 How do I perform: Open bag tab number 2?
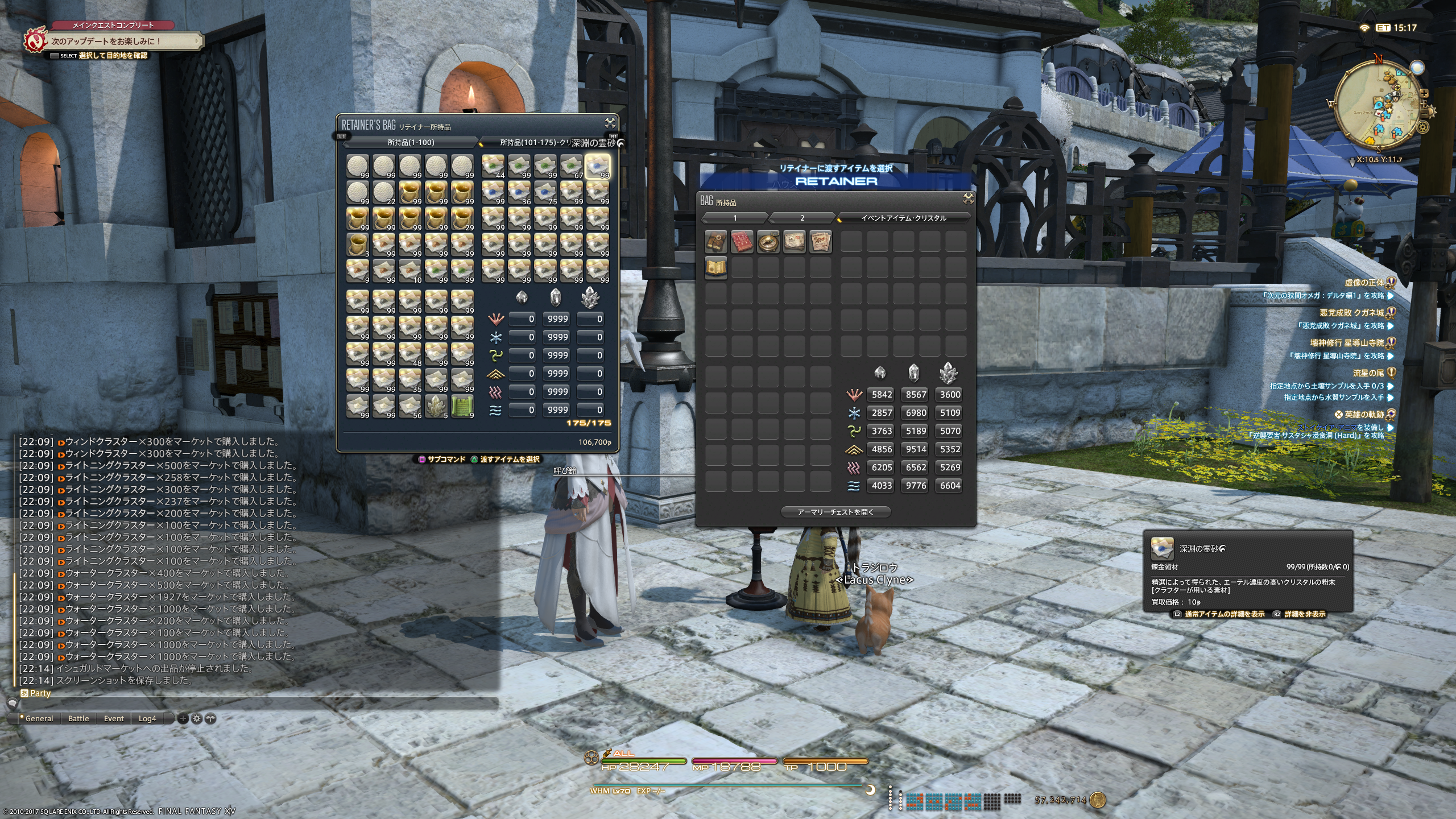[x=802, y=218]
